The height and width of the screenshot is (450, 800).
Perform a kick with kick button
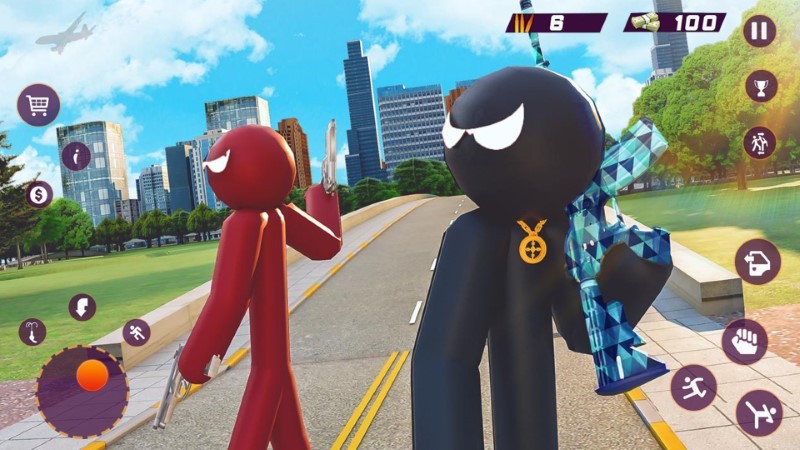coord(759,412)
